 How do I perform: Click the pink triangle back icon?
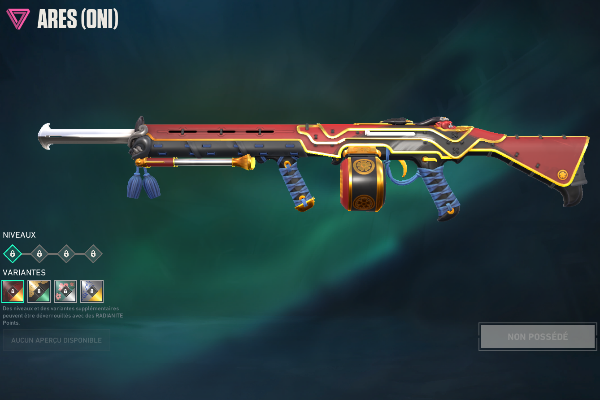[x=18, y=19]
